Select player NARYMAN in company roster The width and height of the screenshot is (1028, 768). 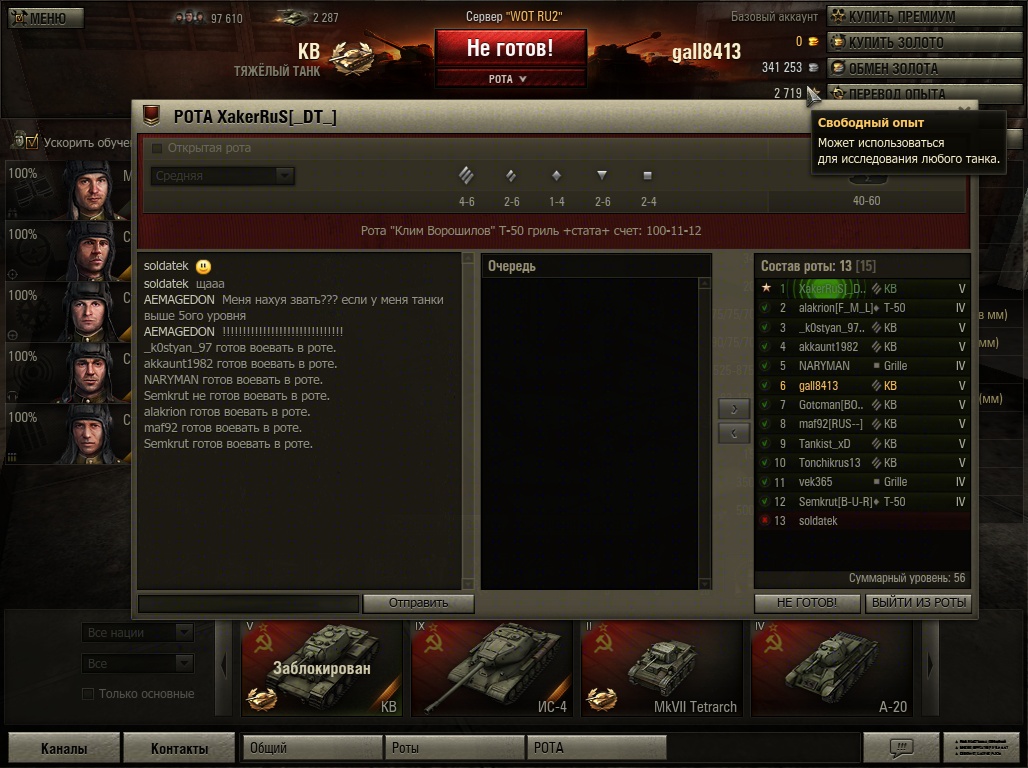[x=824, y=366]
